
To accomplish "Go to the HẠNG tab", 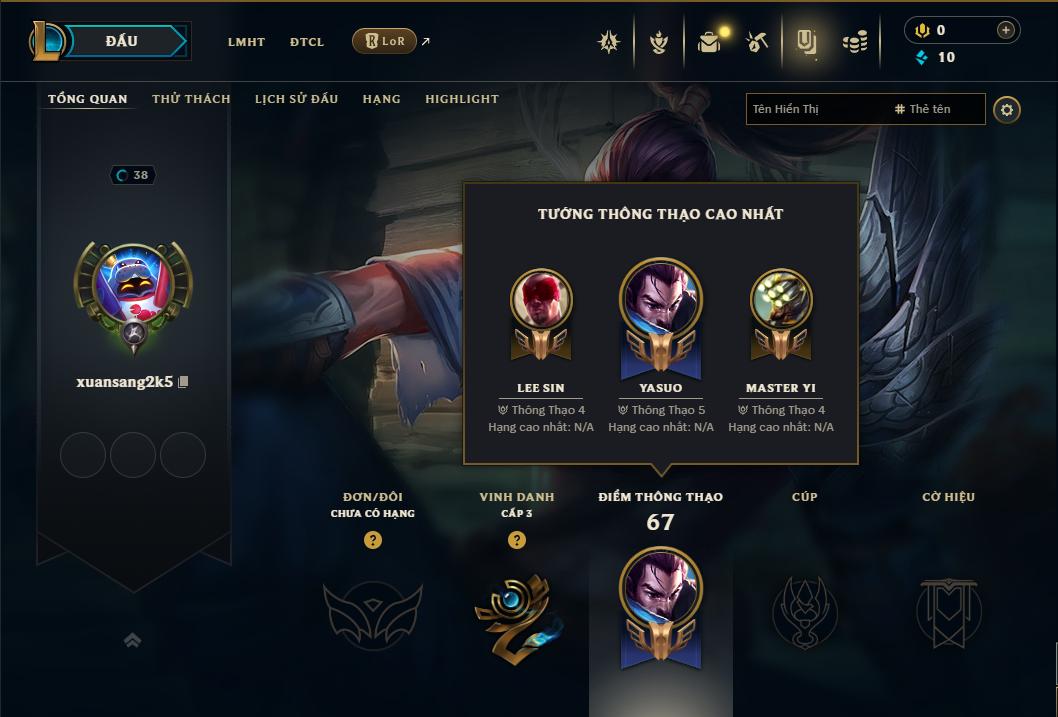I will pos(381,99).
